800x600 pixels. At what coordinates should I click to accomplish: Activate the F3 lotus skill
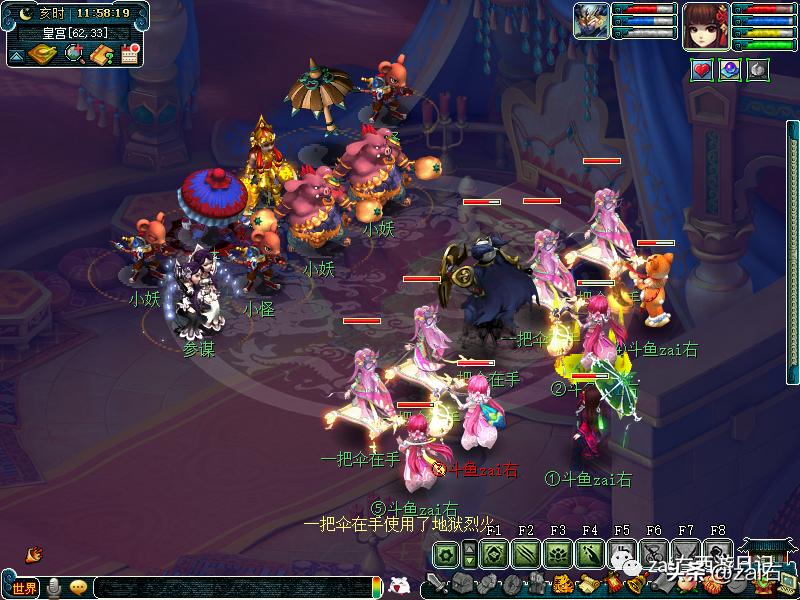coord(558,554)
